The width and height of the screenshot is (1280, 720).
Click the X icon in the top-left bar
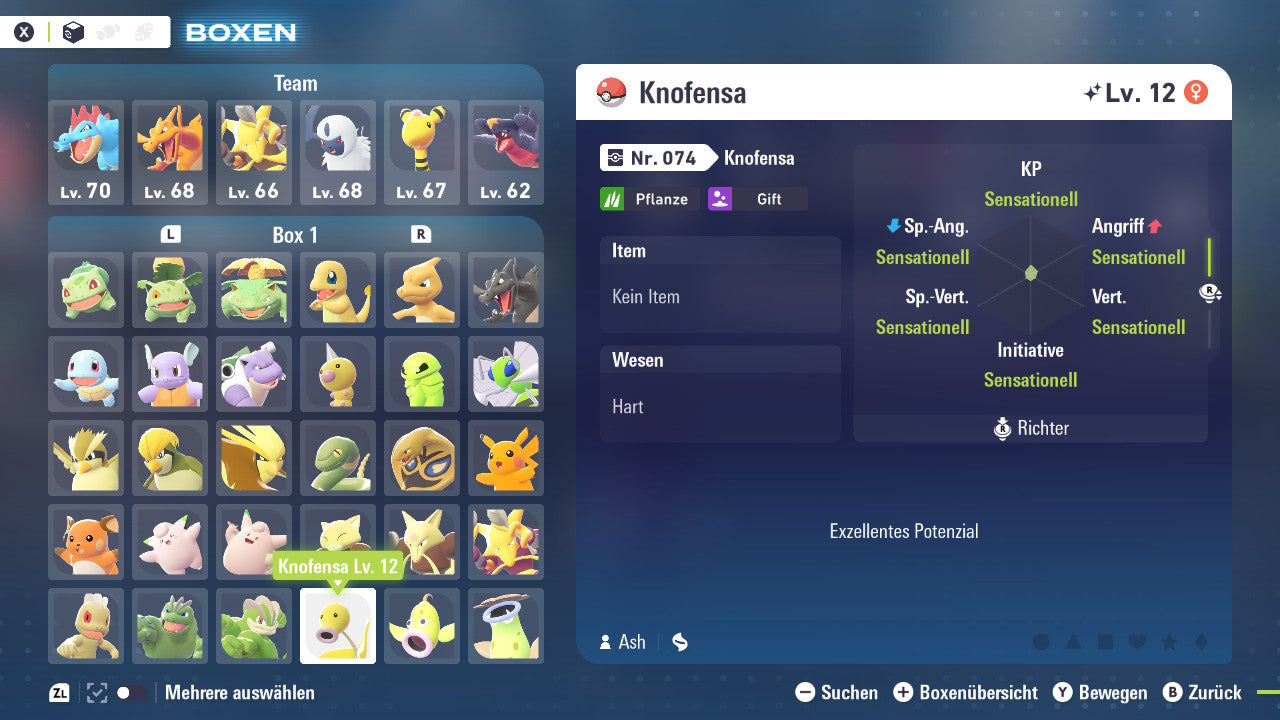[x=24, y=31]
